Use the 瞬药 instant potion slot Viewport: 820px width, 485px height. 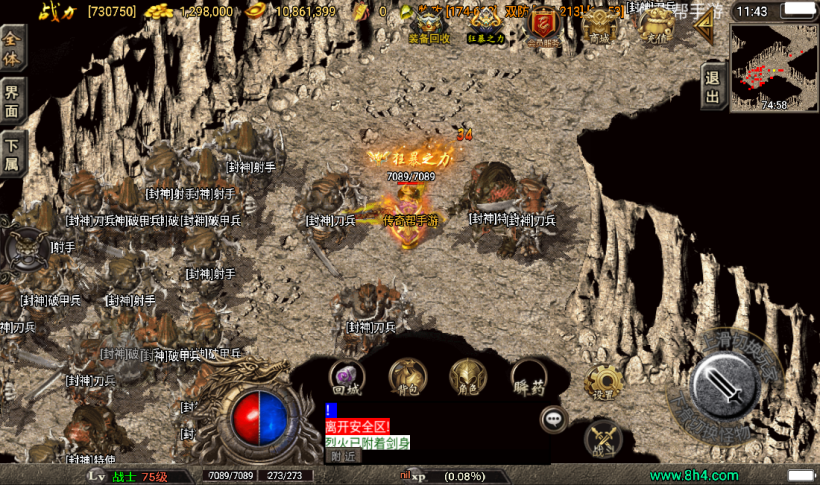[x=527, y=377]
